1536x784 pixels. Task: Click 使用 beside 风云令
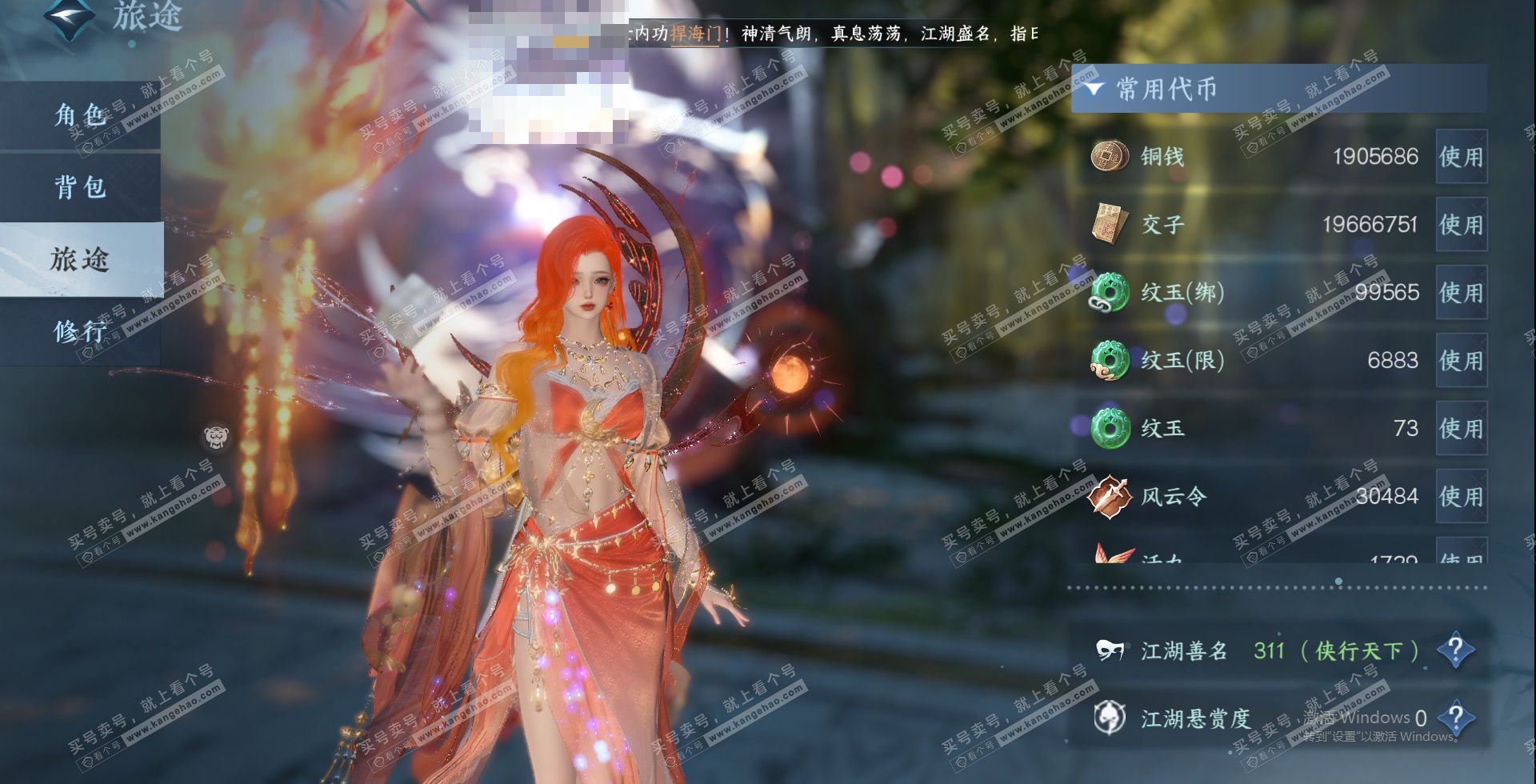pyautogui.click(x=1461, y=497)
